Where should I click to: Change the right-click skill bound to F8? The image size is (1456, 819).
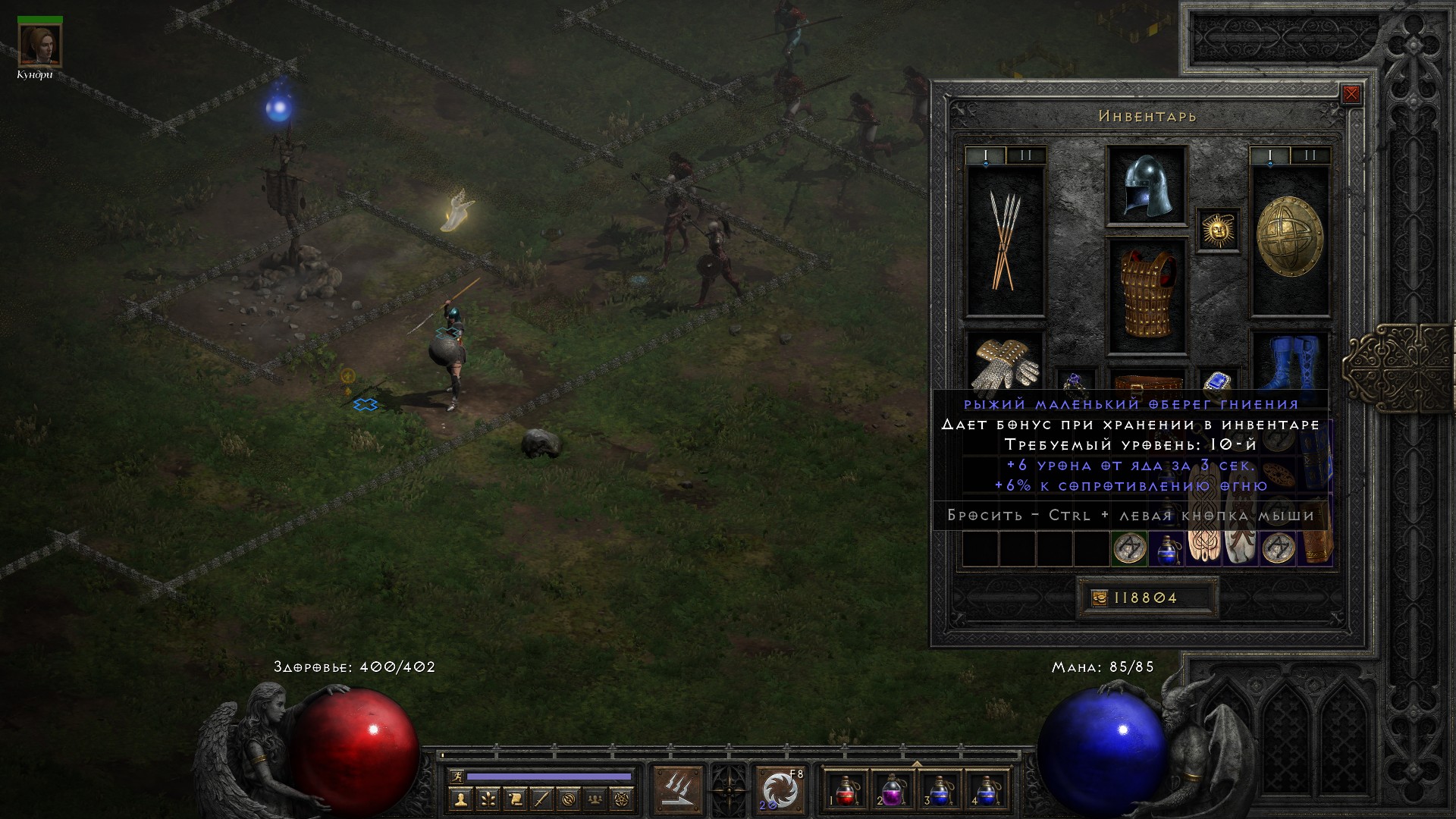(780, 790)
